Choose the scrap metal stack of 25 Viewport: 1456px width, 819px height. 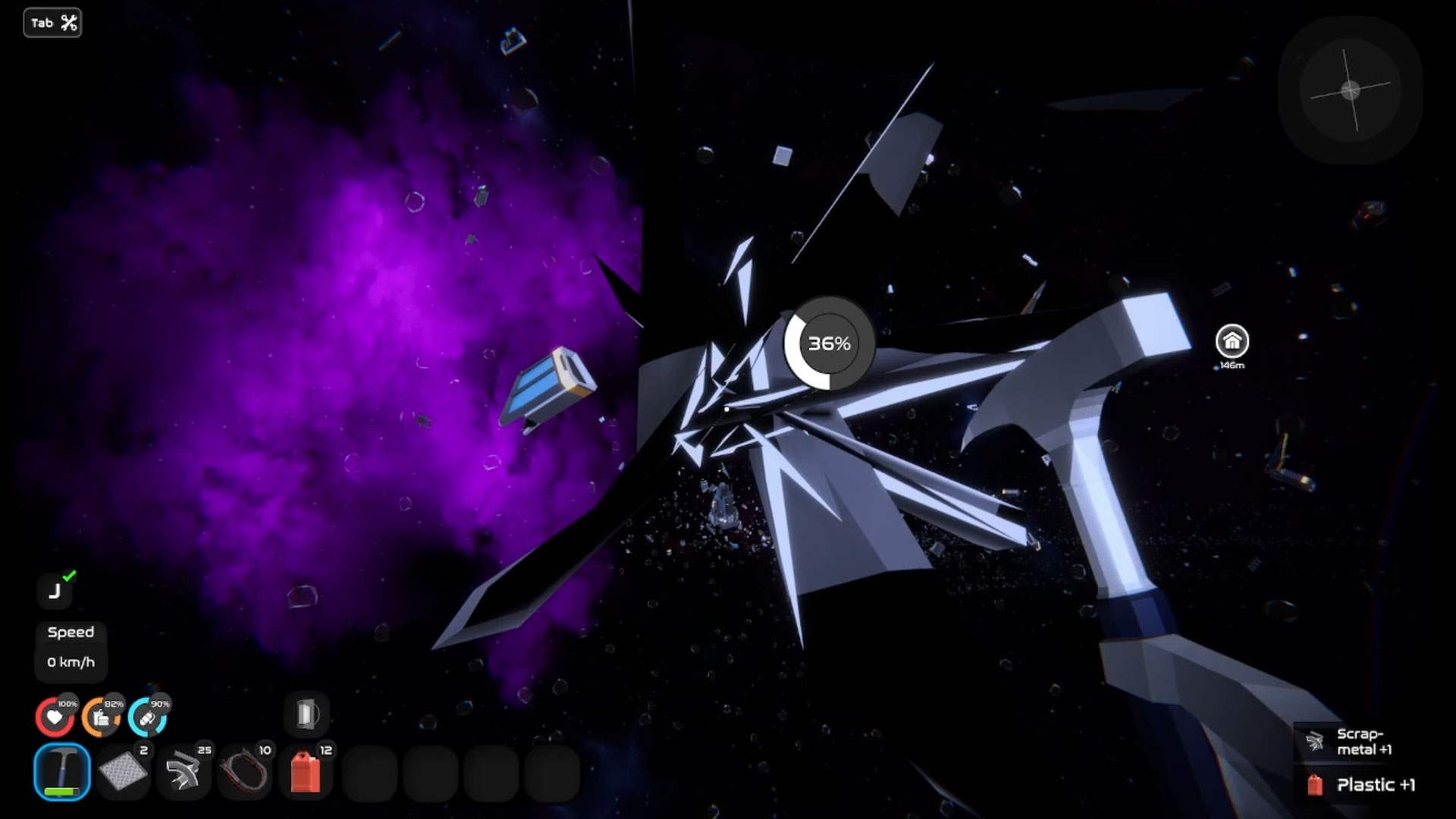pyautogui.click(x=184, y=772)
